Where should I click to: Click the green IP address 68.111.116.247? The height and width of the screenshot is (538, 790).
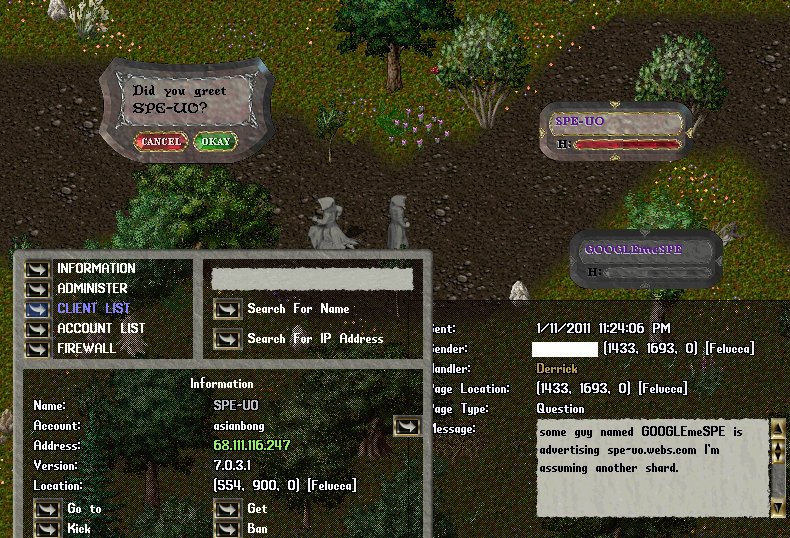click(x=254, y=446)
